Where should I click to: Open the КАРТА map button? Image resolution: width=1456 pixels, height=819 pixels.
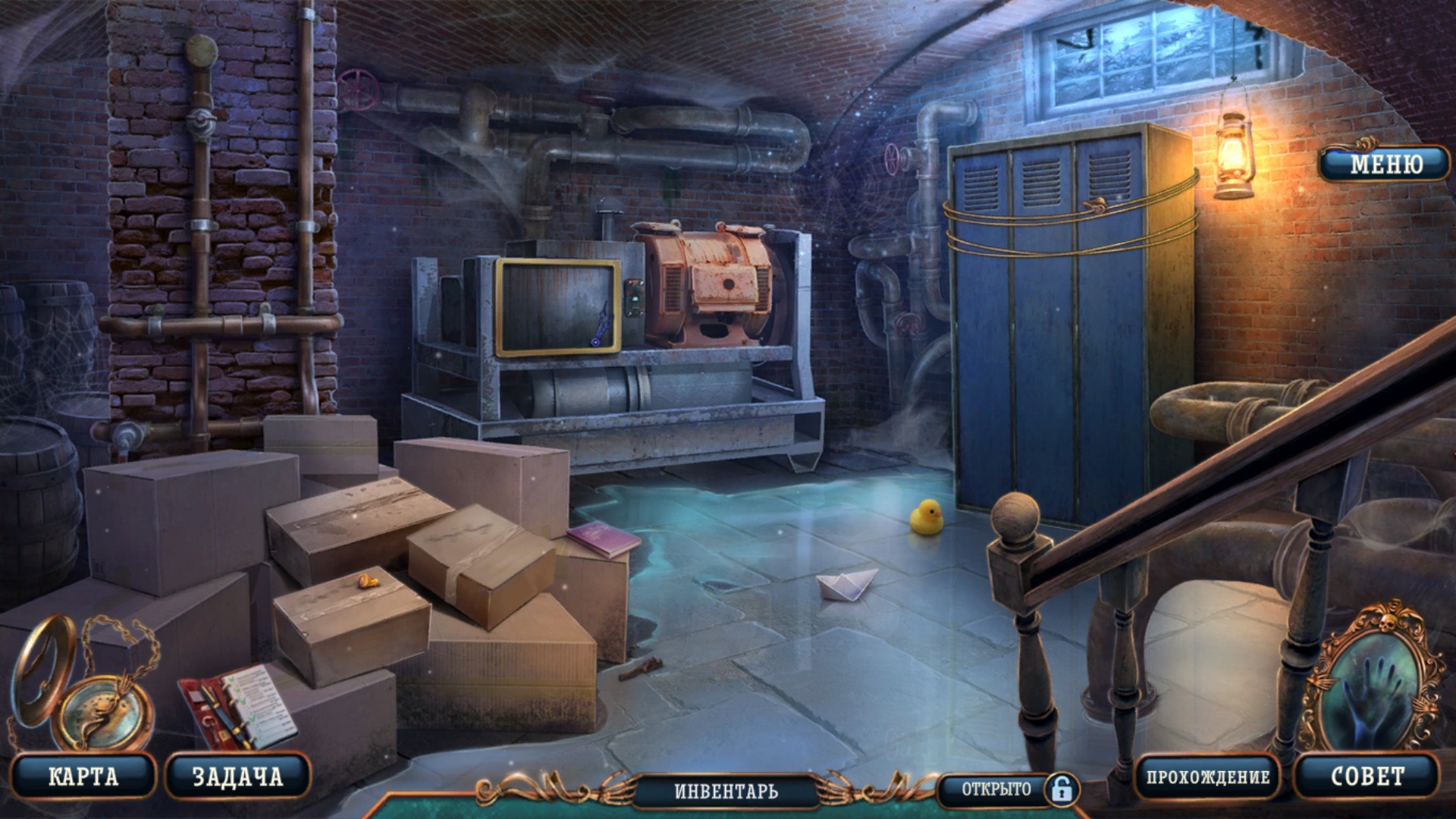click(x=83, y=776)
